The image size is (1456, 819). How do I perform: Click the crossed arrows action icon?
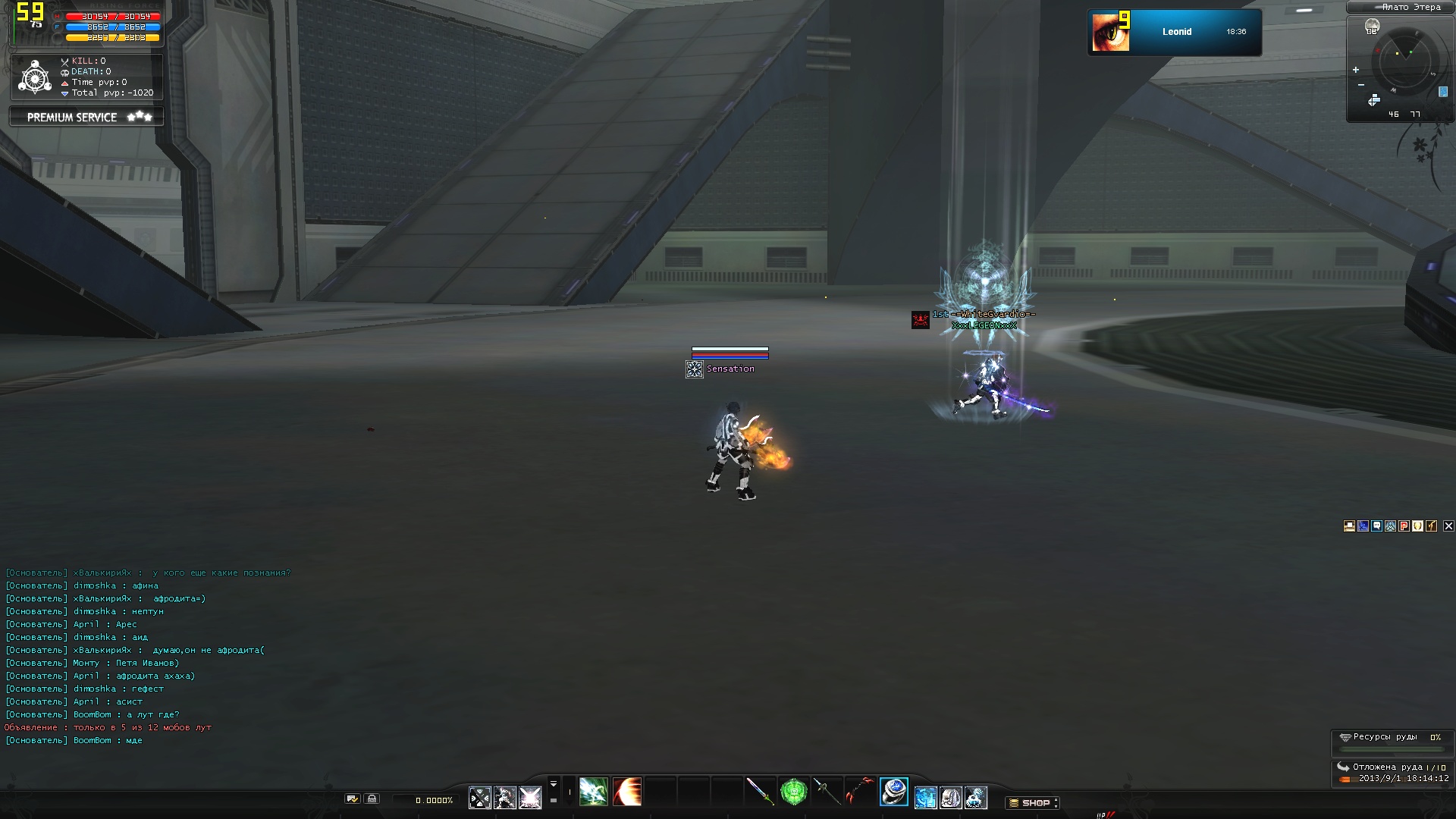pos(480,798)
